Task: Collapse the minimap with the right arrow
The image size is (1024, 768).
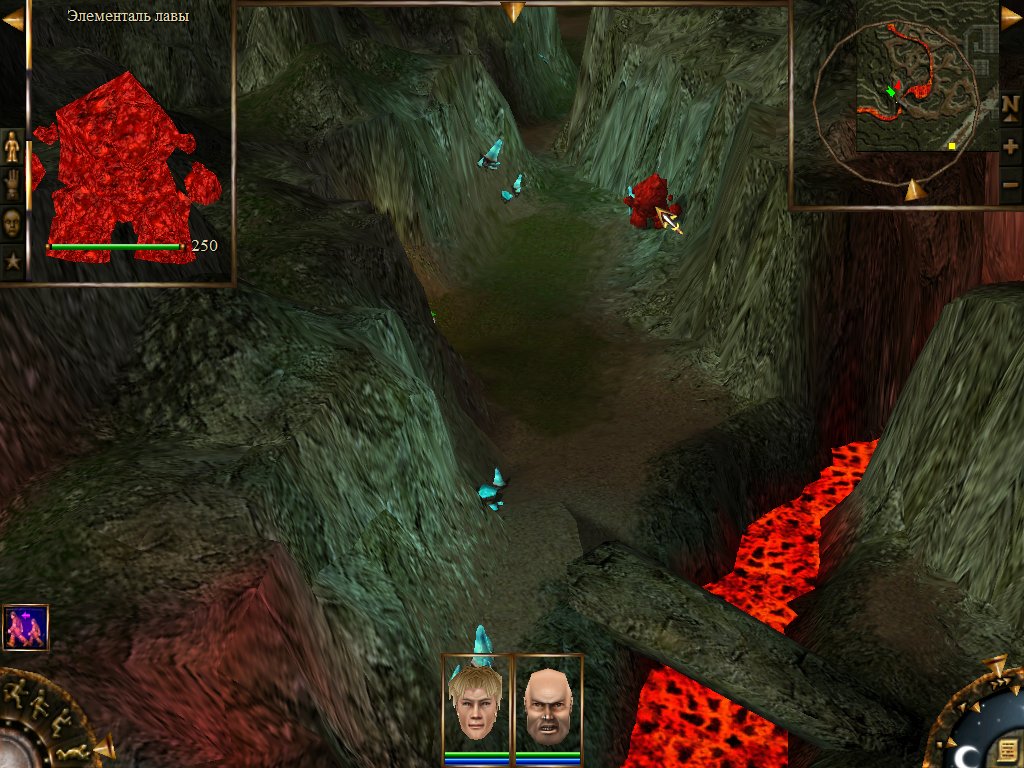Action: pyautogui.click(x=1011, y=18)
